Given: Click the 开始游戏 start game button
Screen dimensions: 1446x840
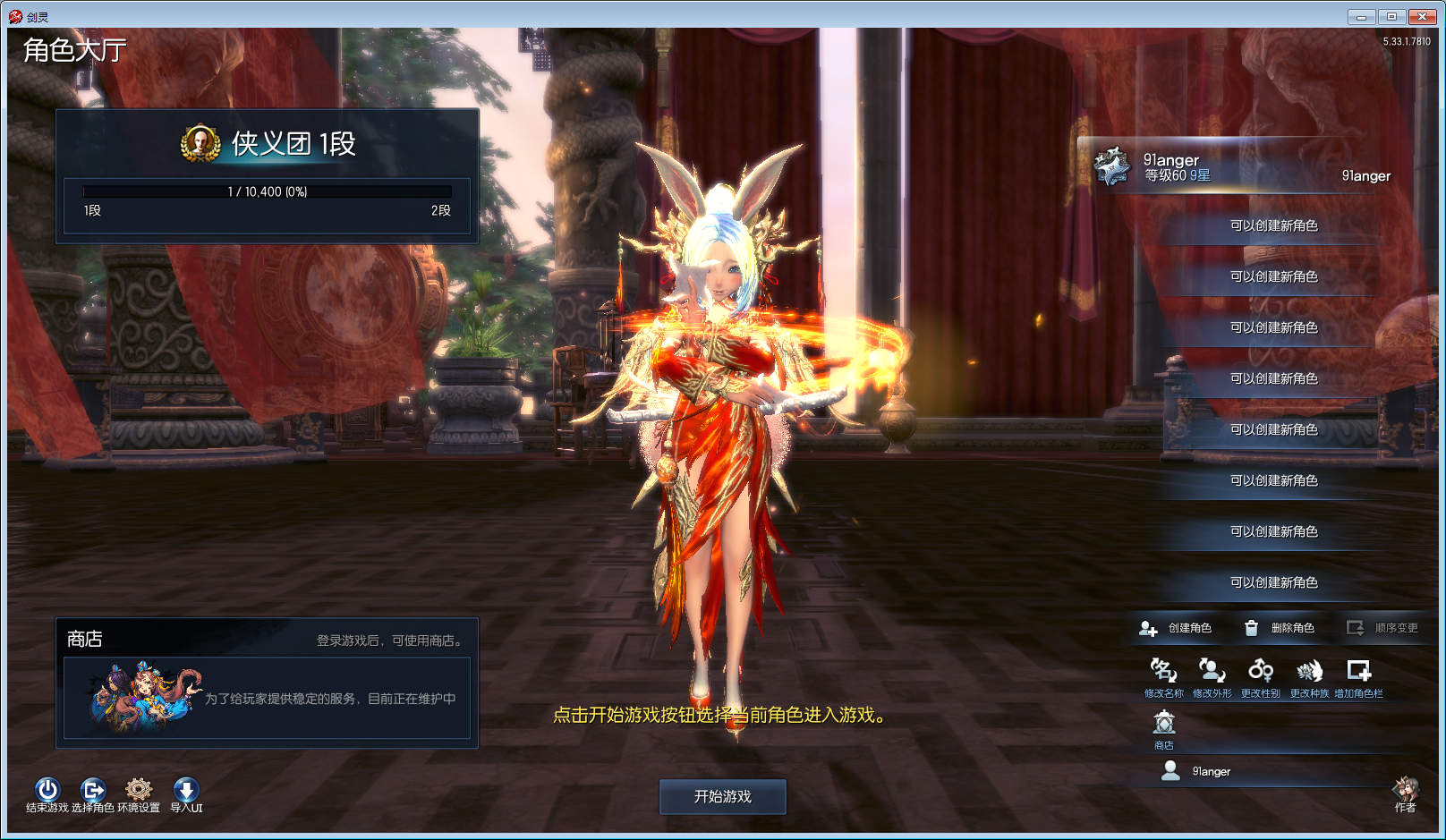Looking at the screenshot, I should pyautogui.click(x=722, y=796).
